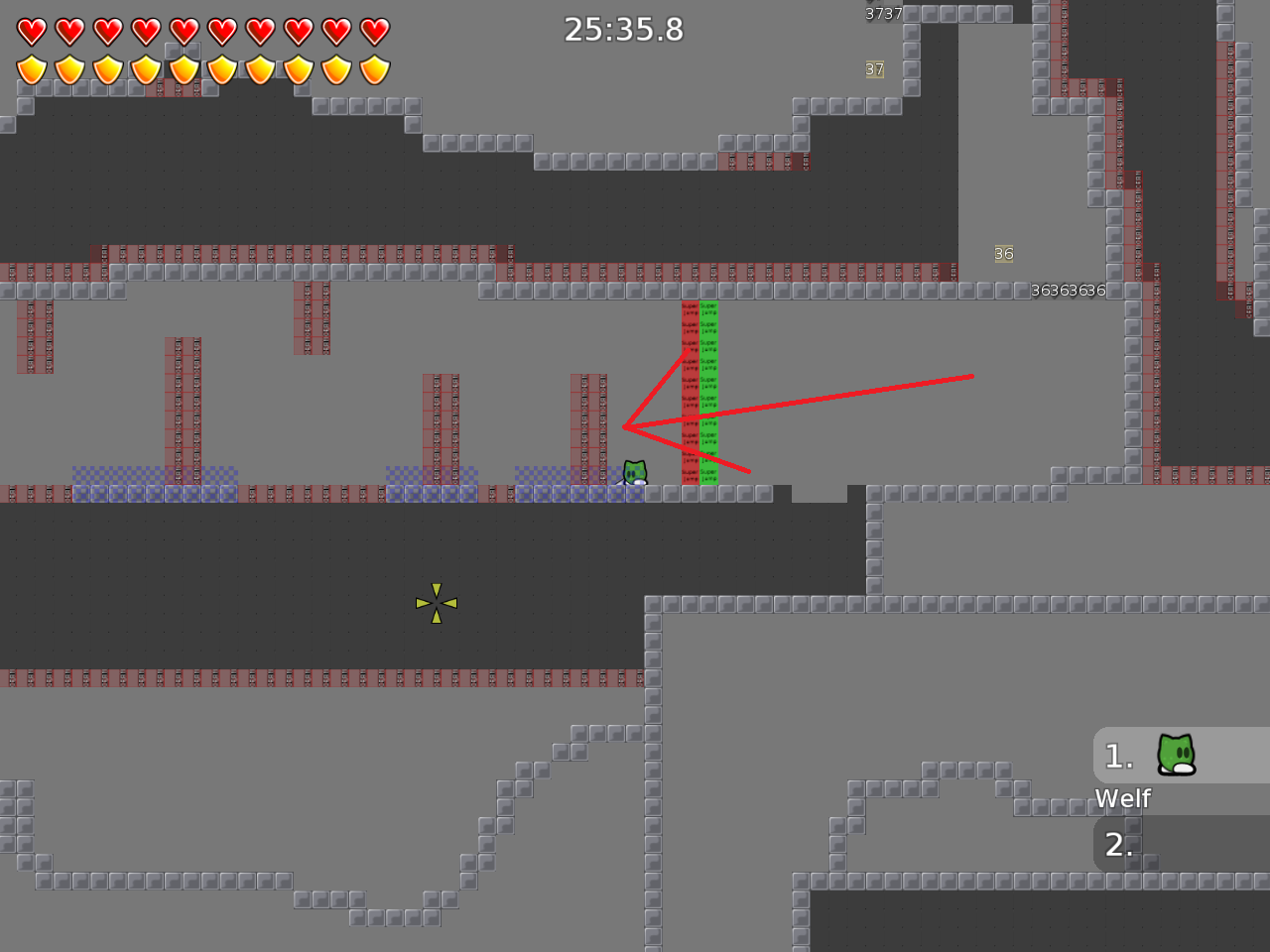Select the Welf avatar on the leaderboard
This screenshot has height=952, width=1270.
1175,756
